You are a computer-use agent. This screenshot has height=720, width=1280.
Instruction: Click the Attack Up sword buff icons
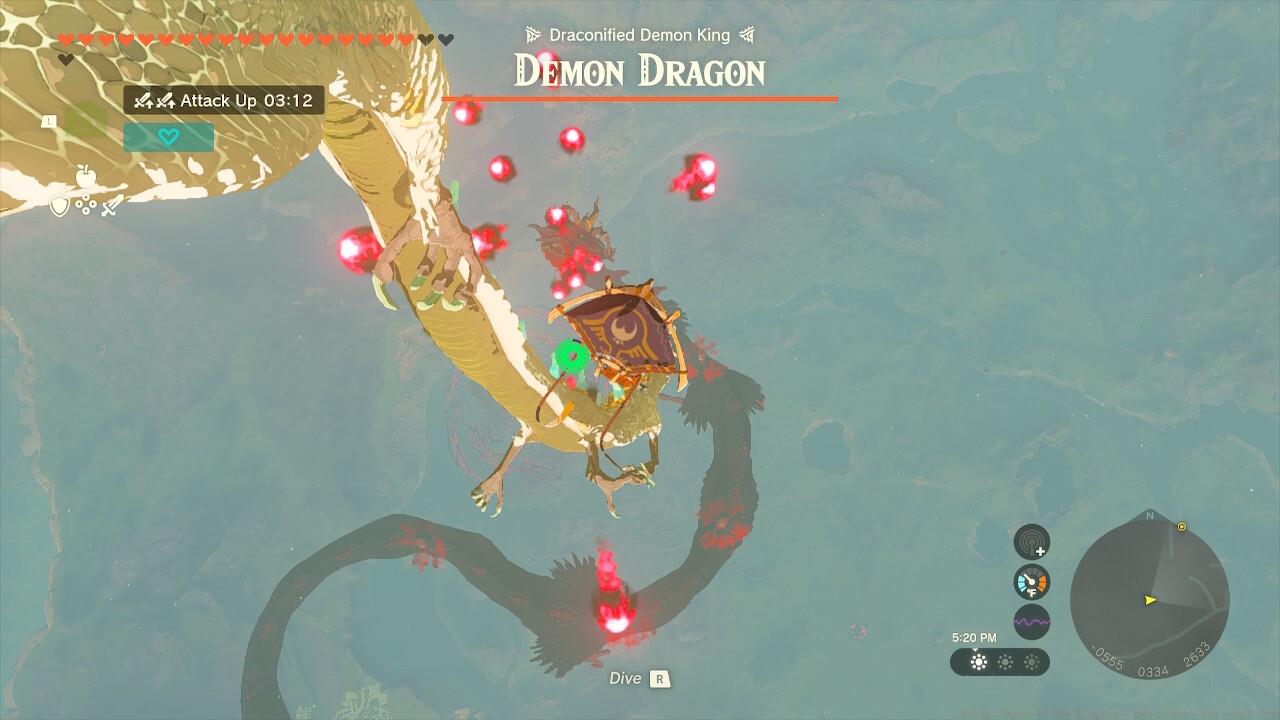(x=154, y=101)
